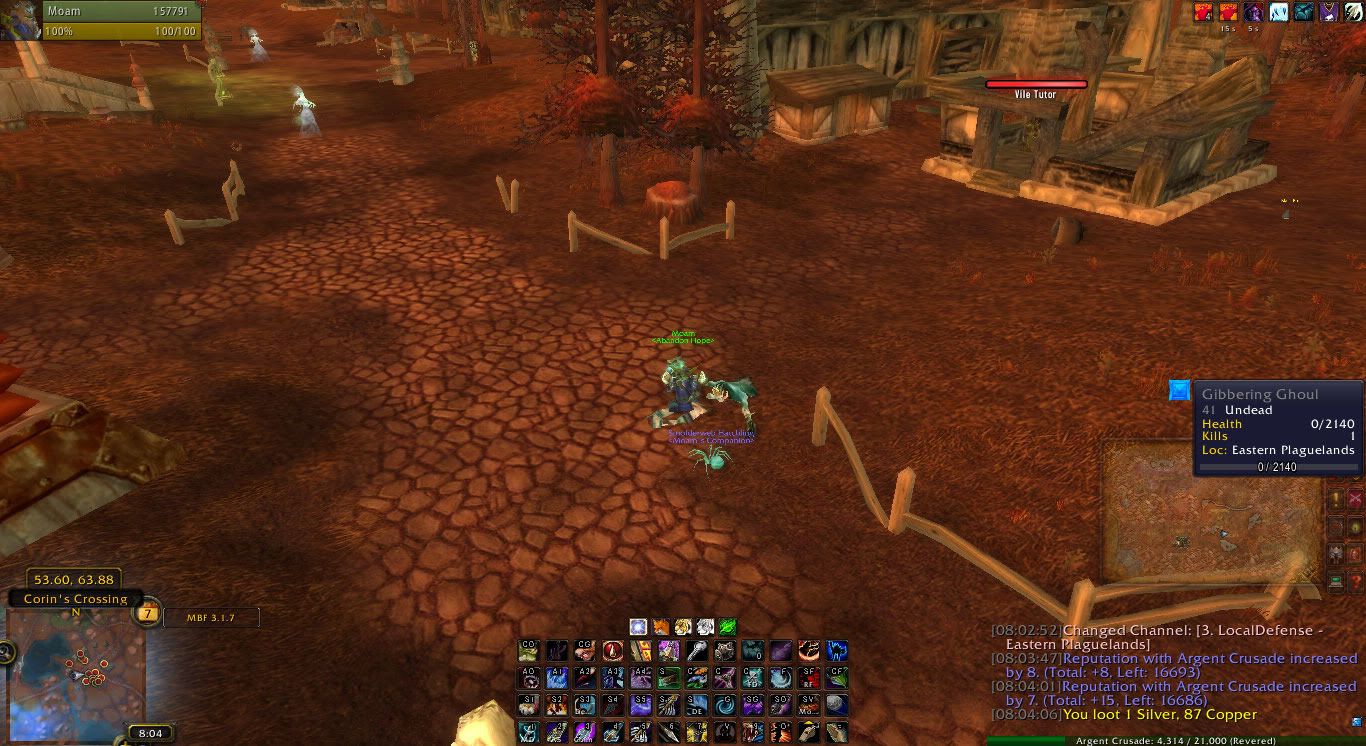Screen dimensions: 1366x746
Task: Trigger the SF macro on the second bar
Action: (809, 676)
